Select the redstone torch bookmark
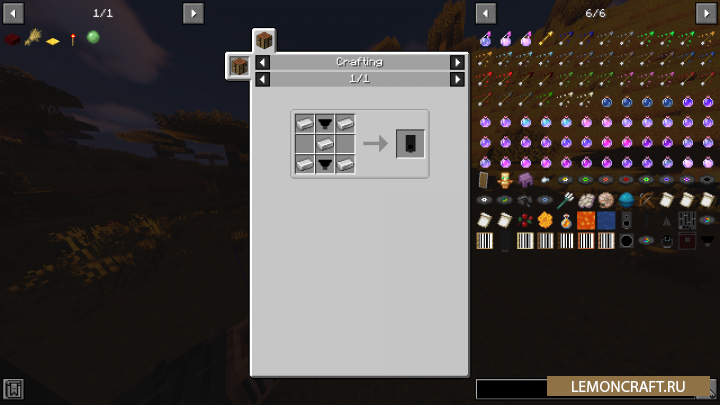Image resolution: width=720 pixels, height=405 pixels. tap(73, 39)
